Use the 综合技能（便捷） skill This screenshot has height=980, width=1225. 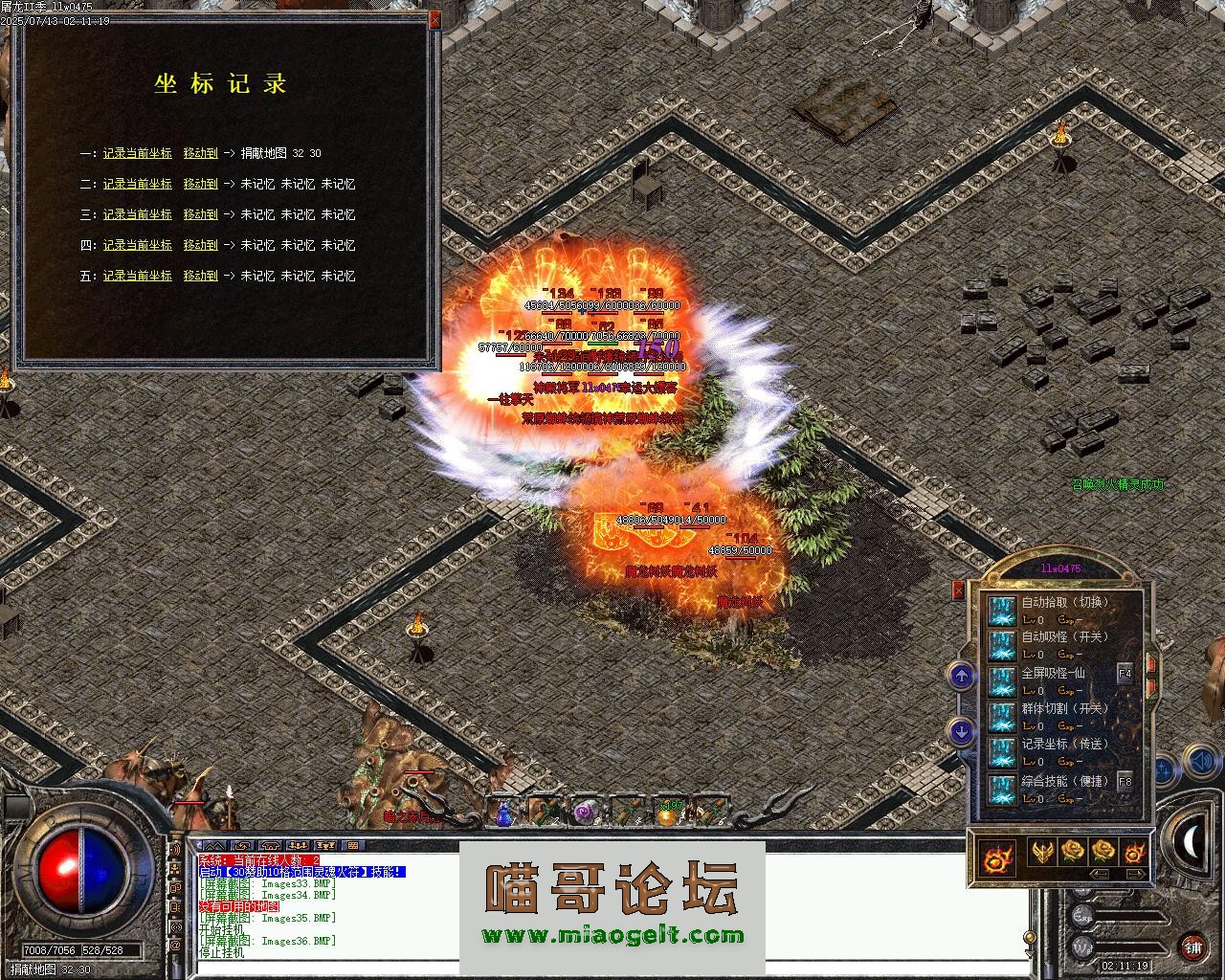1002,788
